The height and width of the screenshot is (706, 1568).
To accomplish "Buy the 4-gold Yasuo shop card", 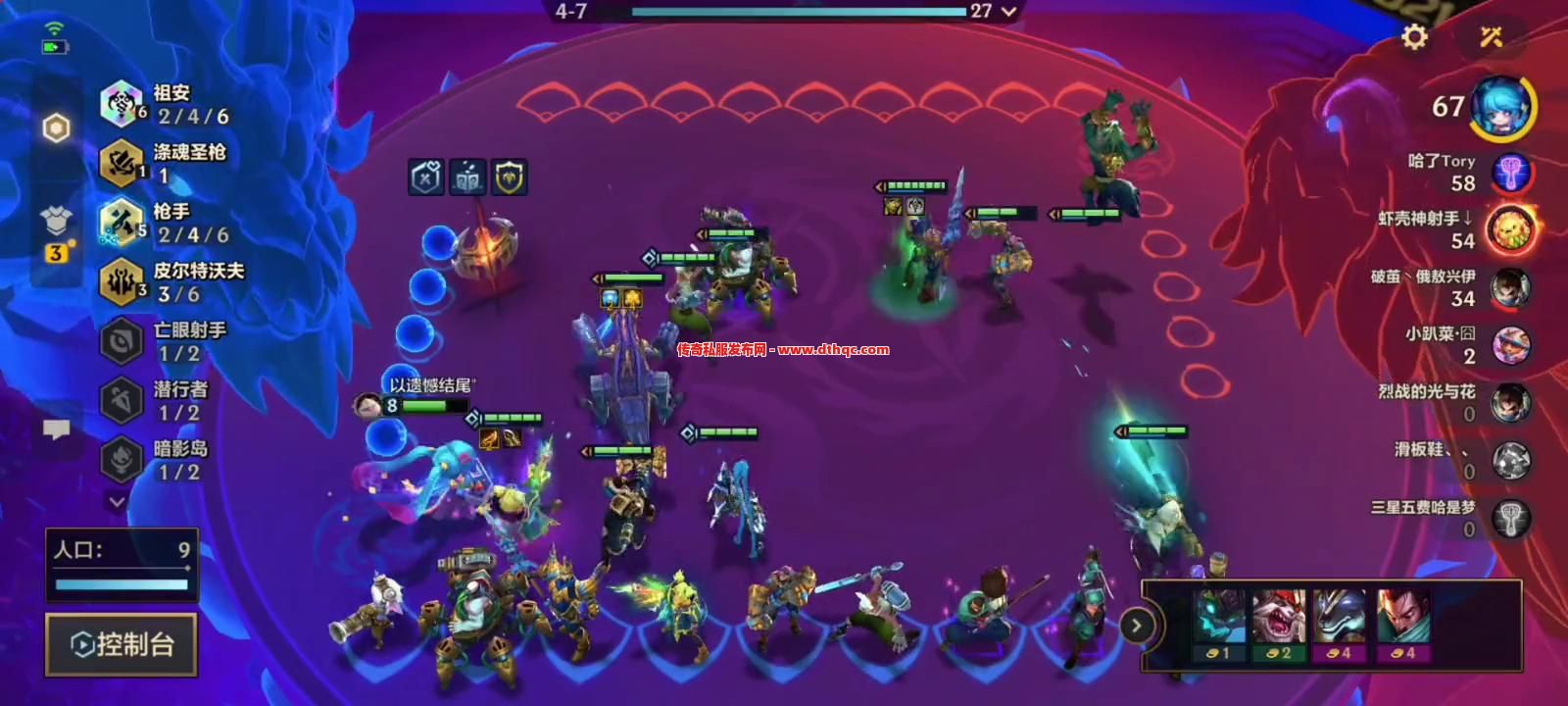I will coord(1402,625).
